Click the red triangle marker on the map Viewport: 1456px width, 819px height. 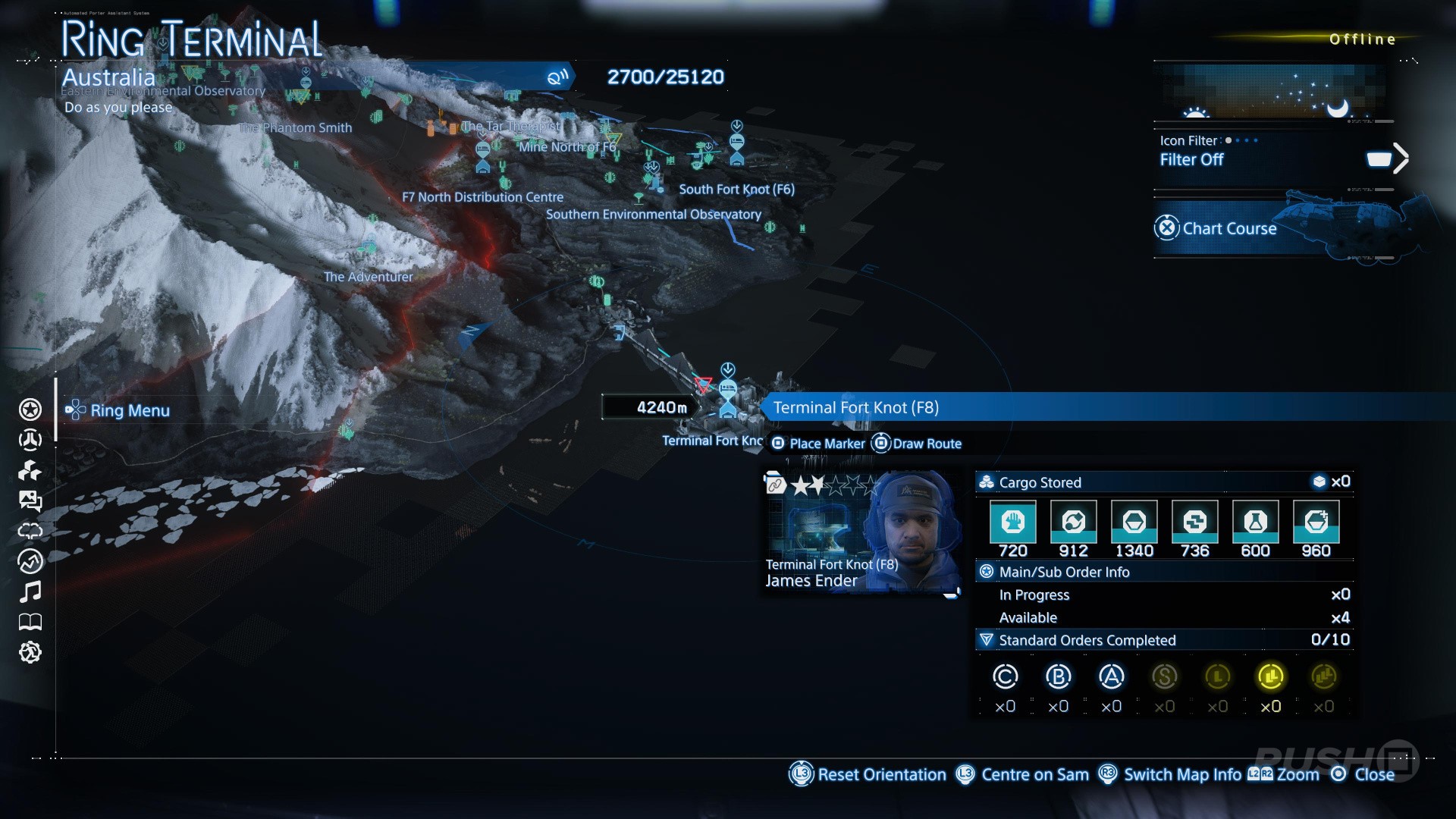[704, 384]
